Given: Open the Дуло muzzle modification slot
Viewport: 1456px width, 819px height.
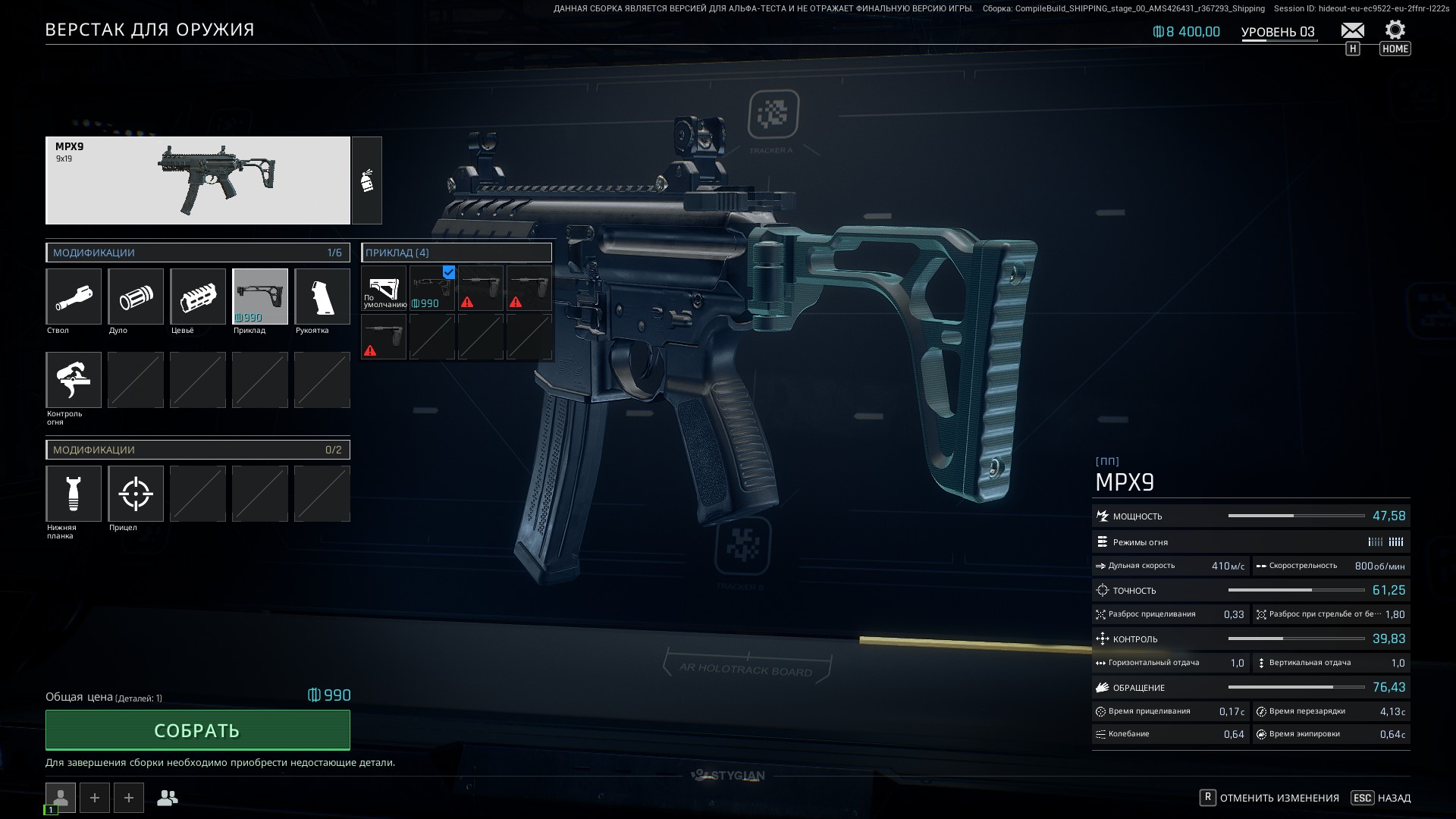Looking at the screenshot, I should [x=136, y=297].
